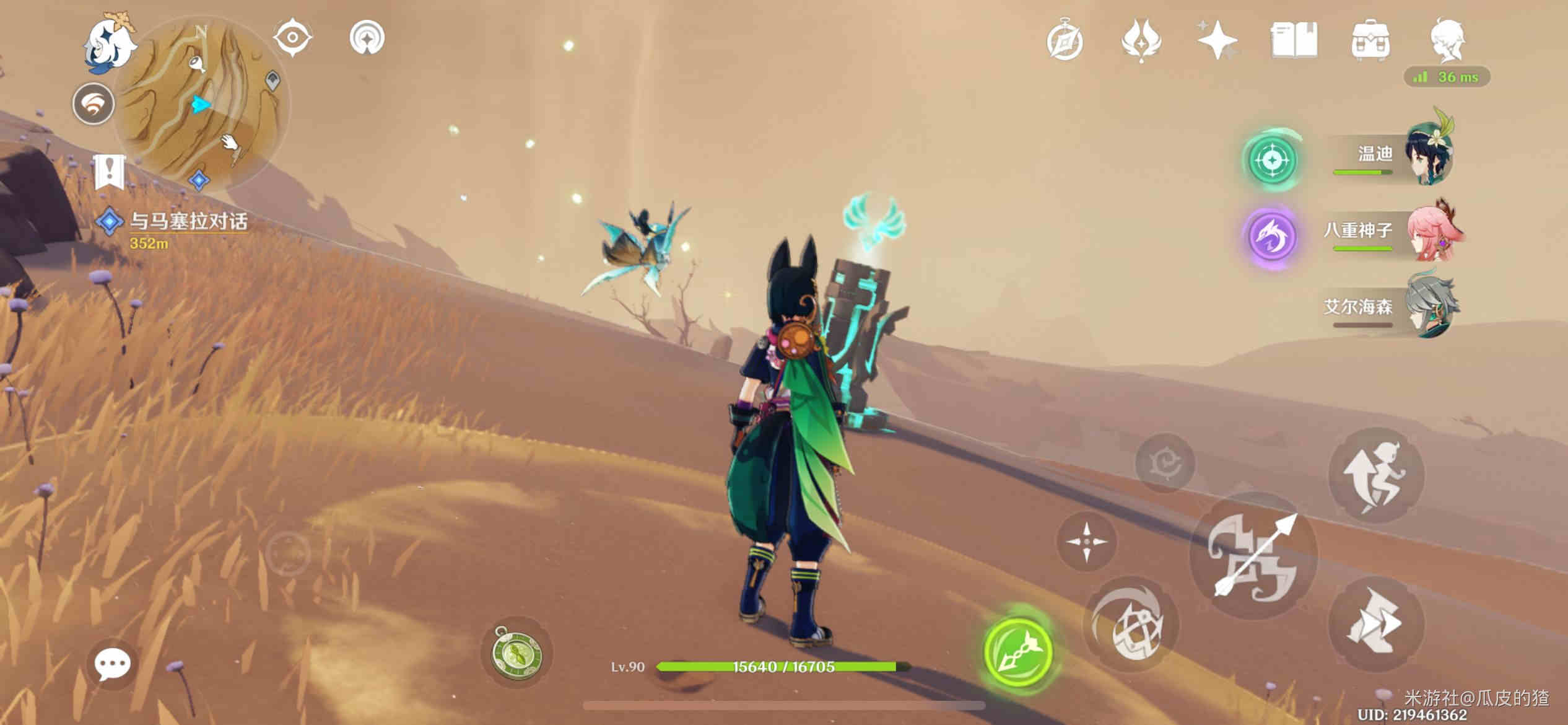
Task: Use the green compass gadget
Action: click(516, 653)
